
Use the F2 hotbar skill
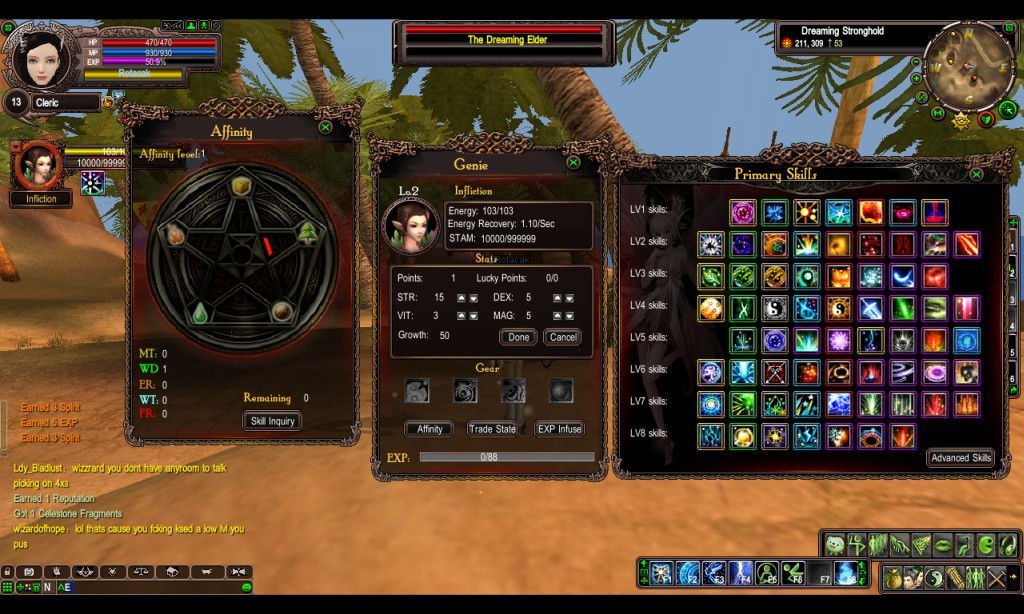688,573
